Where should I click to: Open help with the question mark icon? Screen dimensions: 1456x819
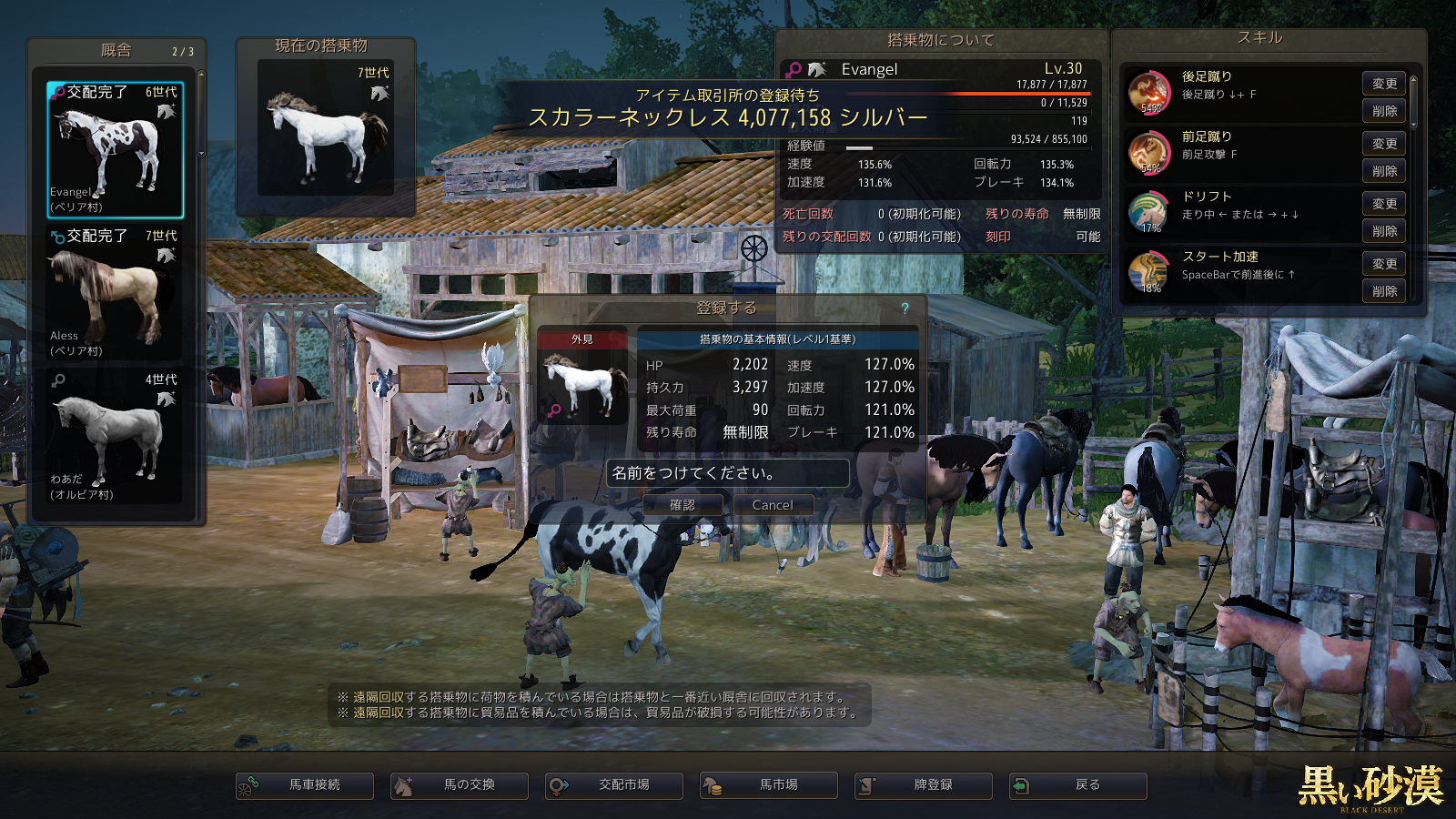coord(905,308)
